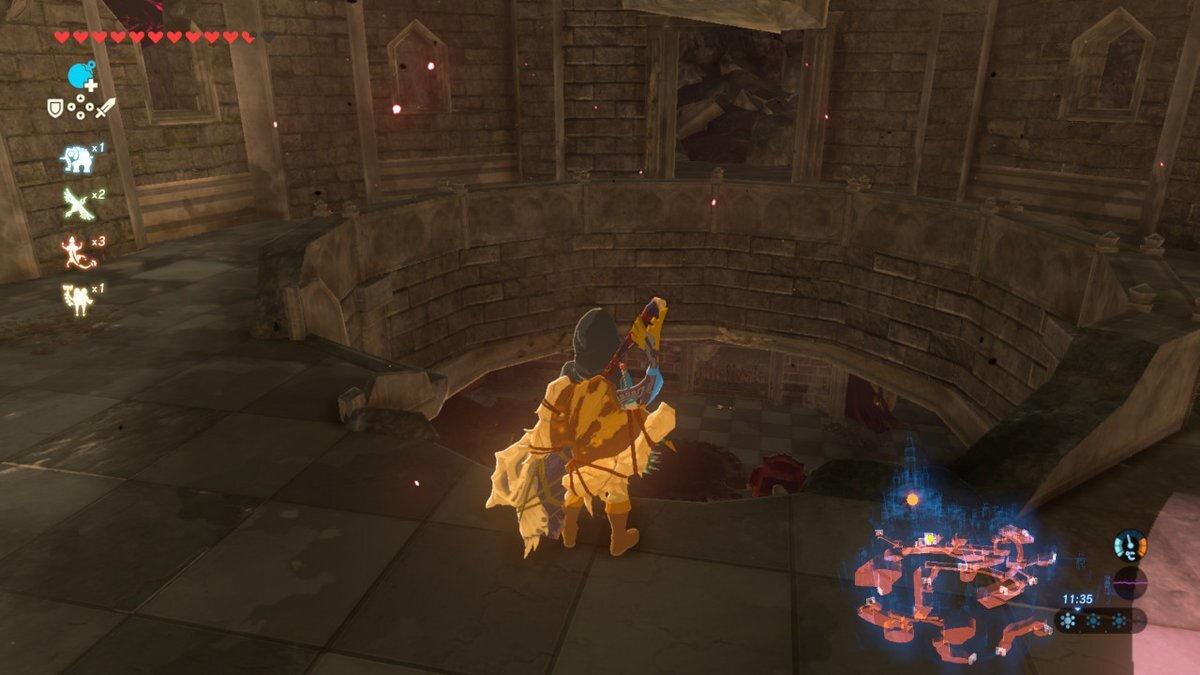Use Daruk's Protection orange lizard icon
1200x675 pixels.
click(76, 251)
